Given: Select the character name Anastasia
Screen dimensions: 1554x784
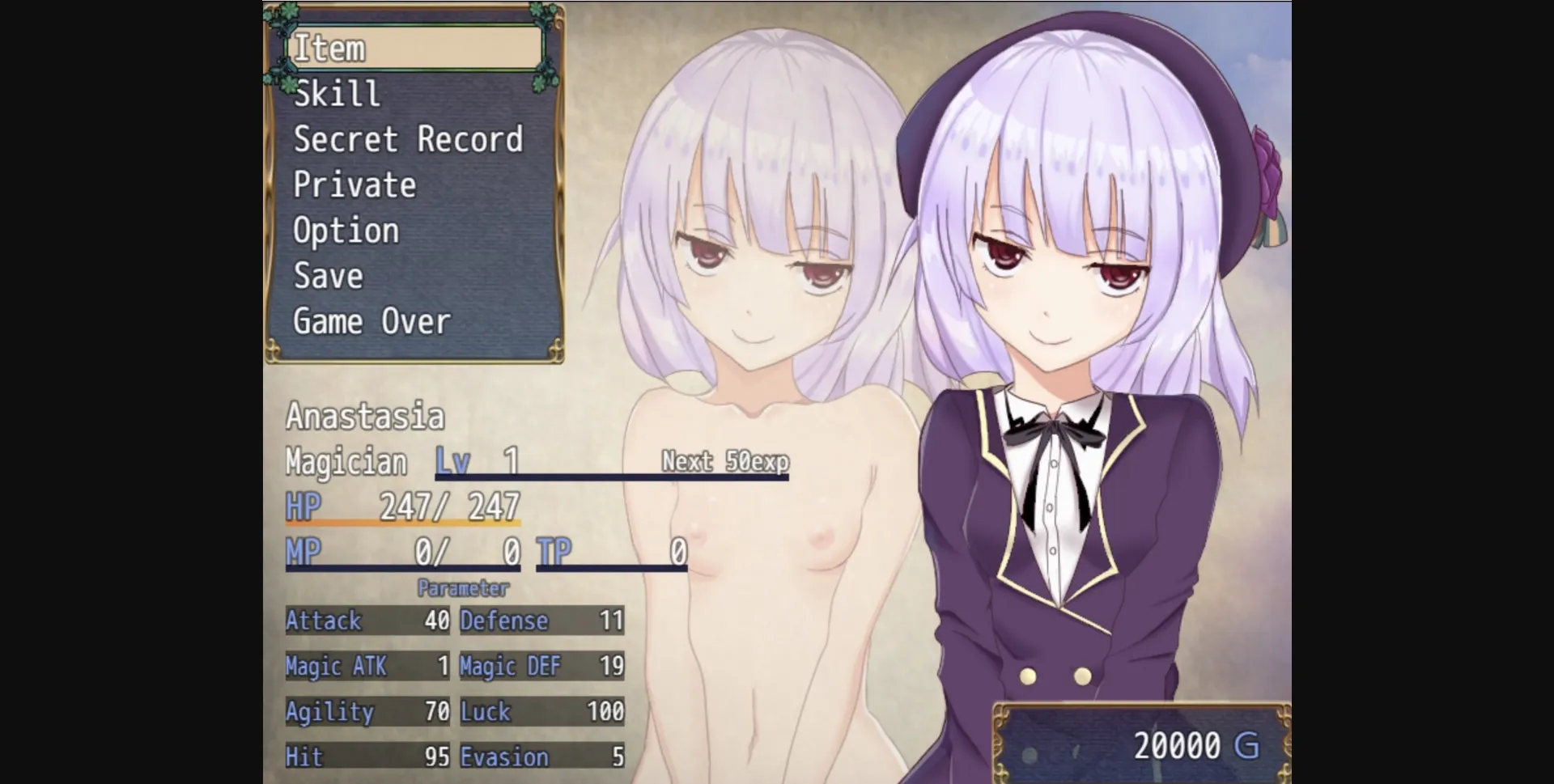Looking at the screenshot, I should tap(364, 415).
